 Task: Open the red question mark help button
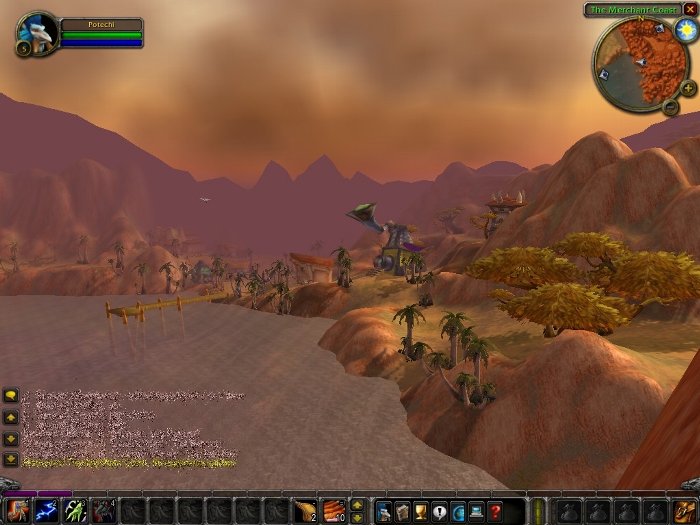[495, 511]
